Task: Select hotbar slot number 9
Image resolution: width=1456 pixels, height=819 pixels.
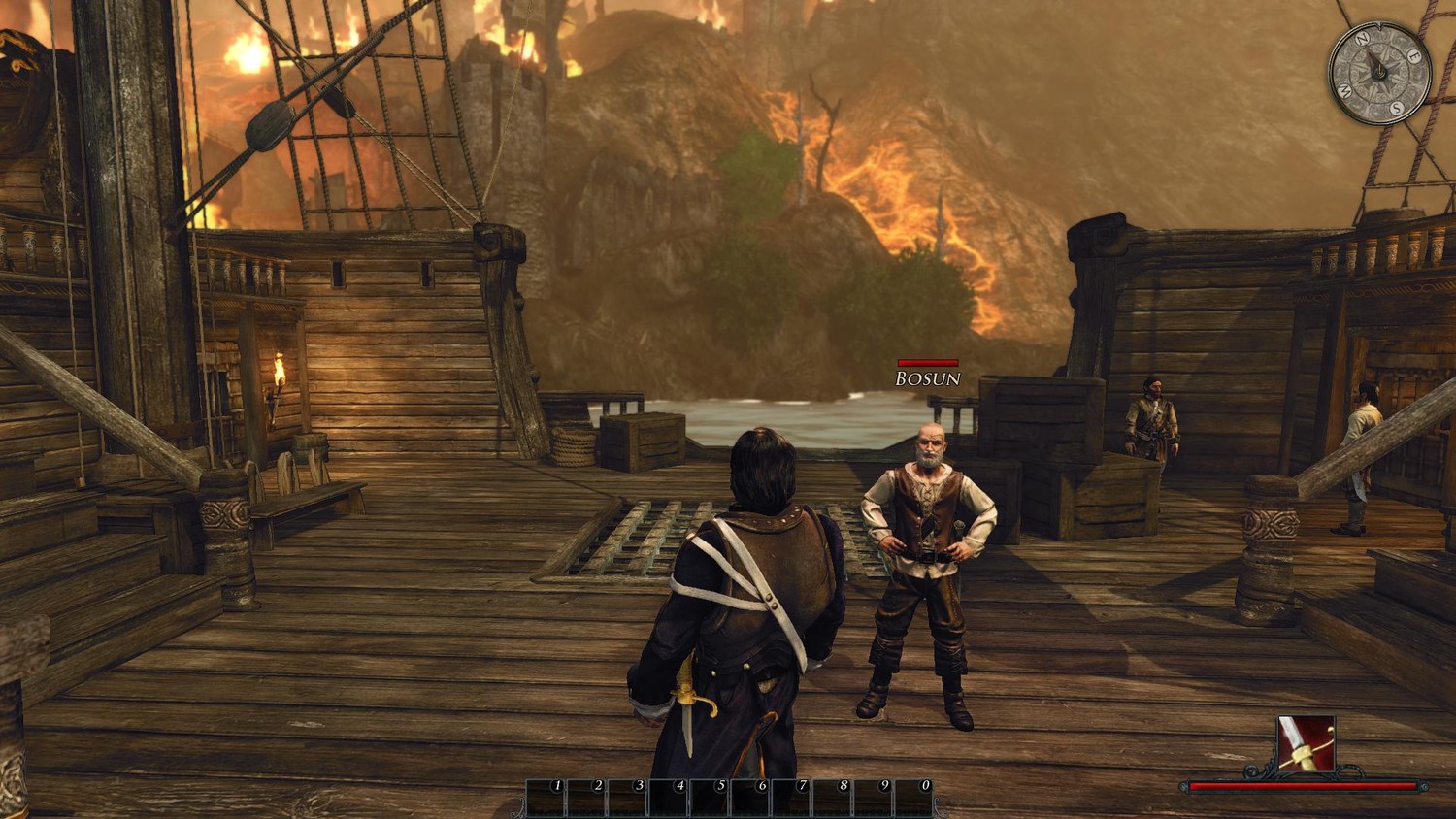Action: (x=873, y=799)
